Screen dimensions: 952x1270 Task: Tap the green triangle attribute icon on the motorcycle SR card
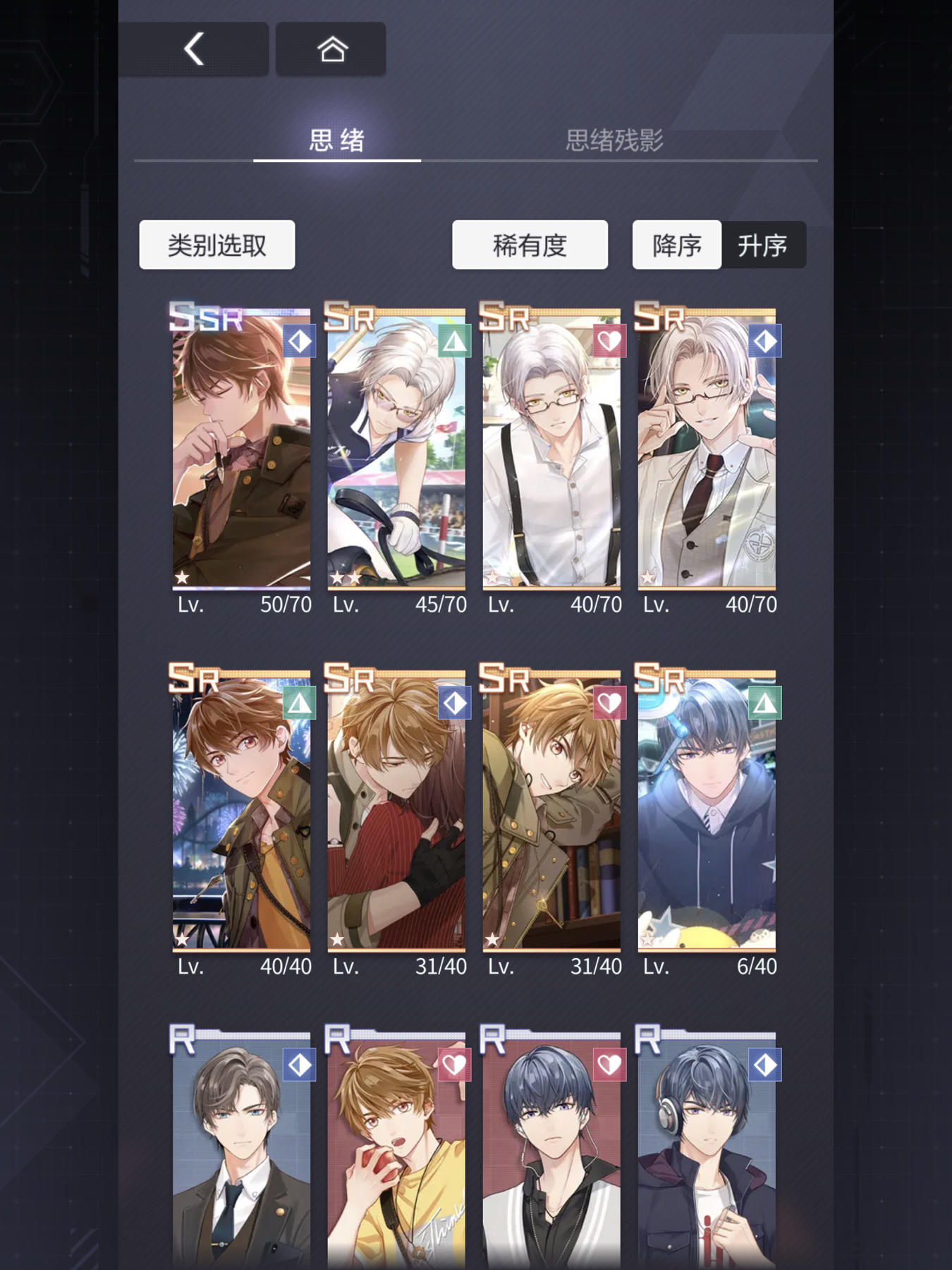point(456,340)
